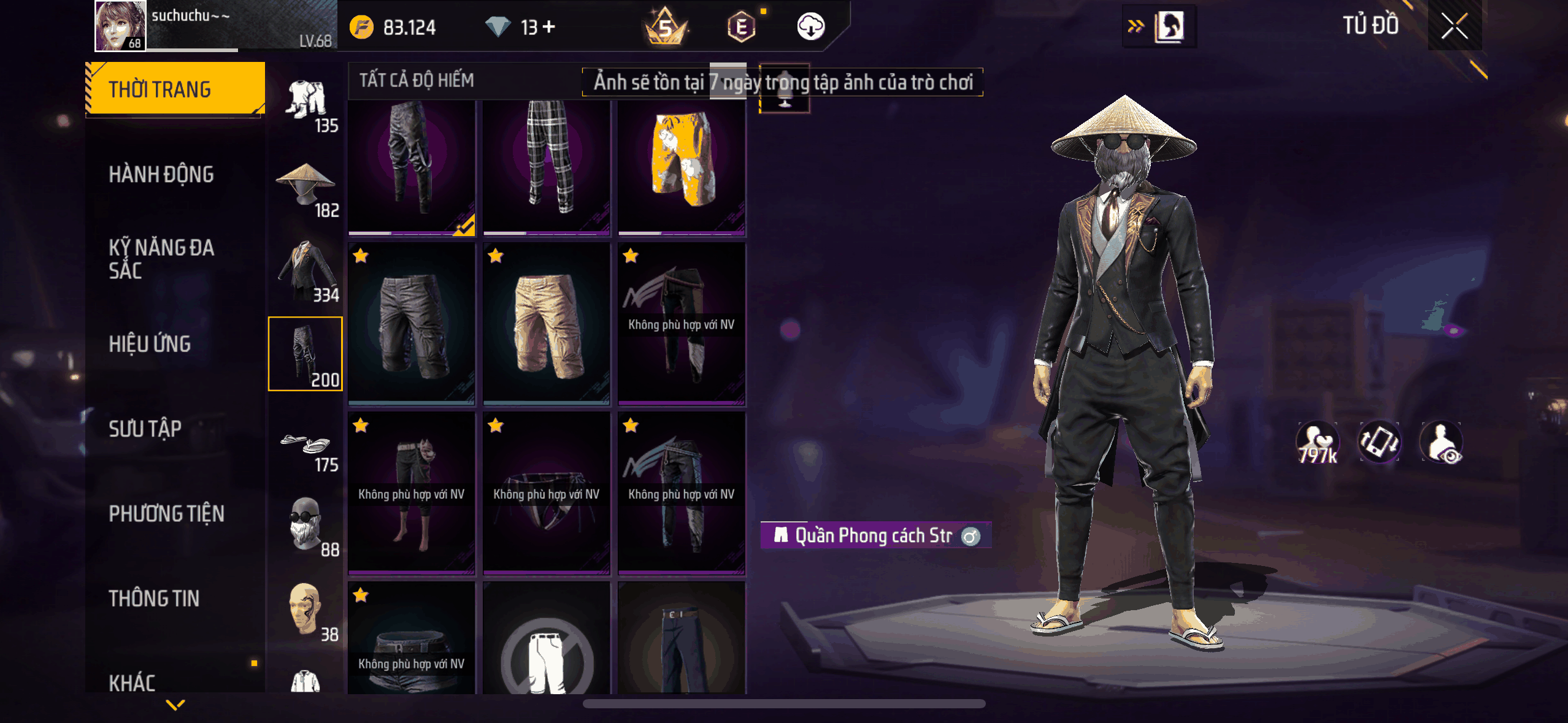This screenshot has width=1568, height=723.
Task: Show the sandals footwear category
Action: [306, 448]
